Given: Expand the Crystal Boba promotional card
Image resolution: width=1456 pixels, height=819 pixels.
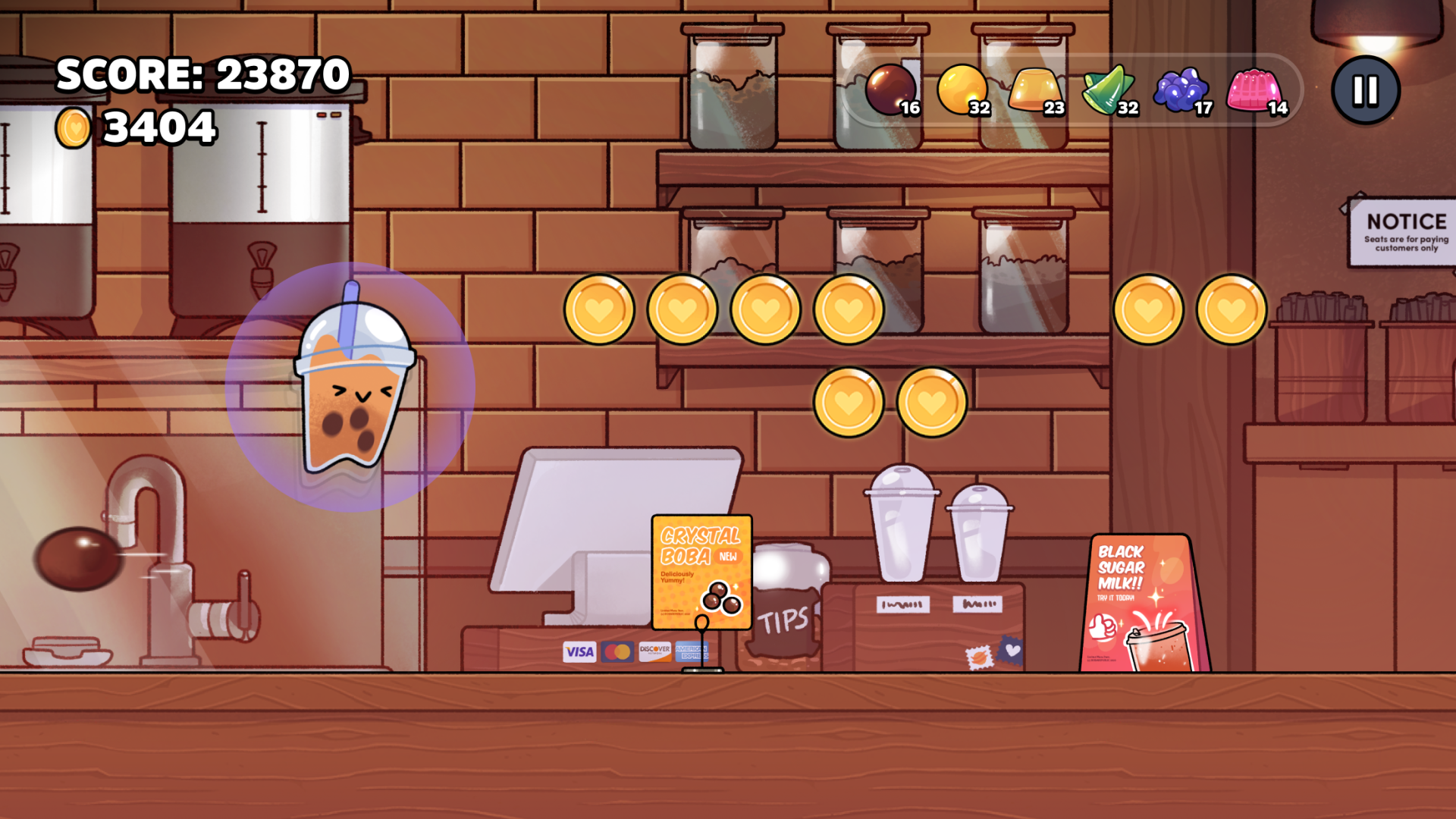Looking at the screenshot, I should [701, 573].
